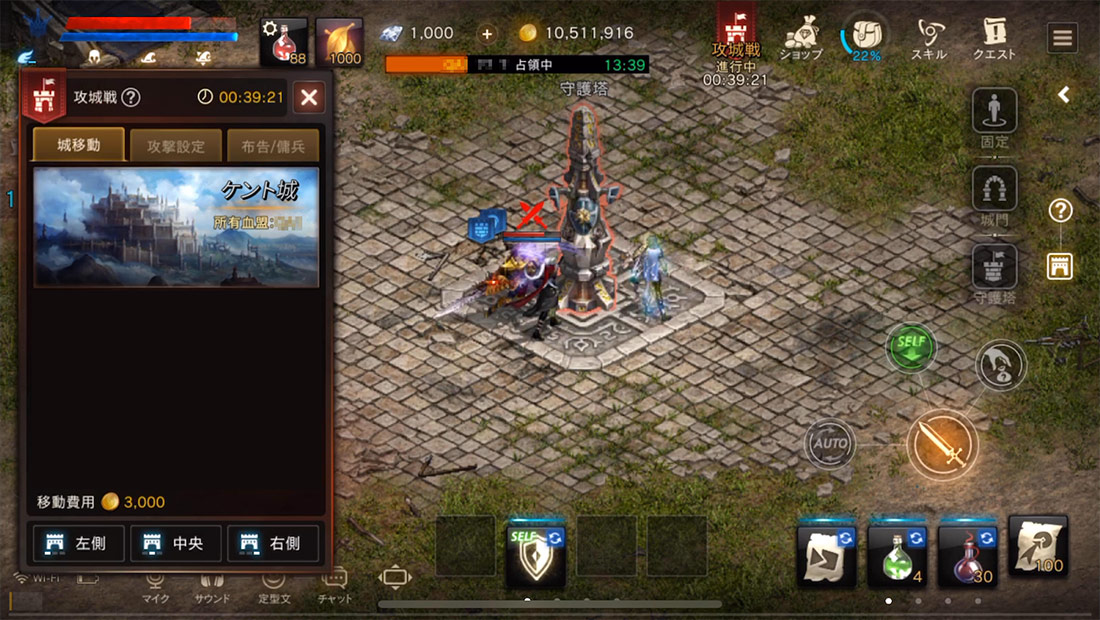The height and width of the screenshot is (620, 1100).
Task: Open the 布告/傭兵 tab
Action: [273, 146]
